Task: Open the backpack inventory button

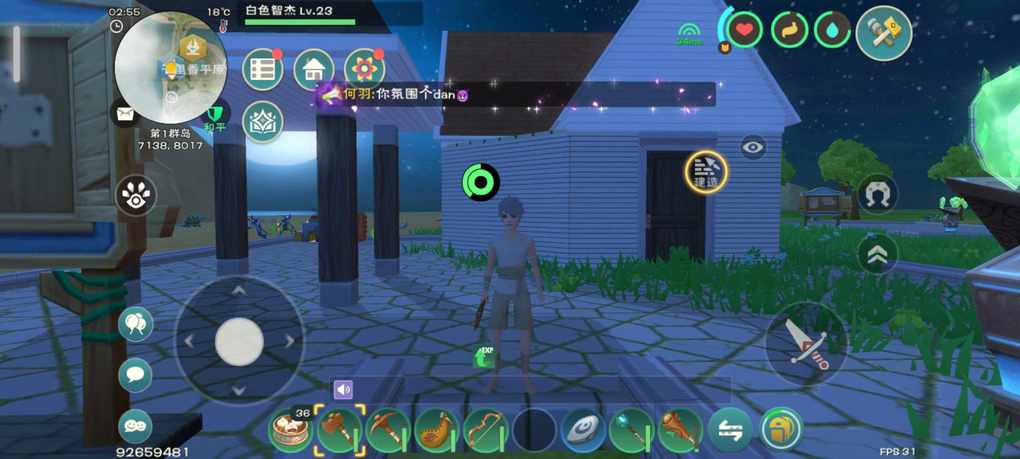Action: click(x=779, y=430)
